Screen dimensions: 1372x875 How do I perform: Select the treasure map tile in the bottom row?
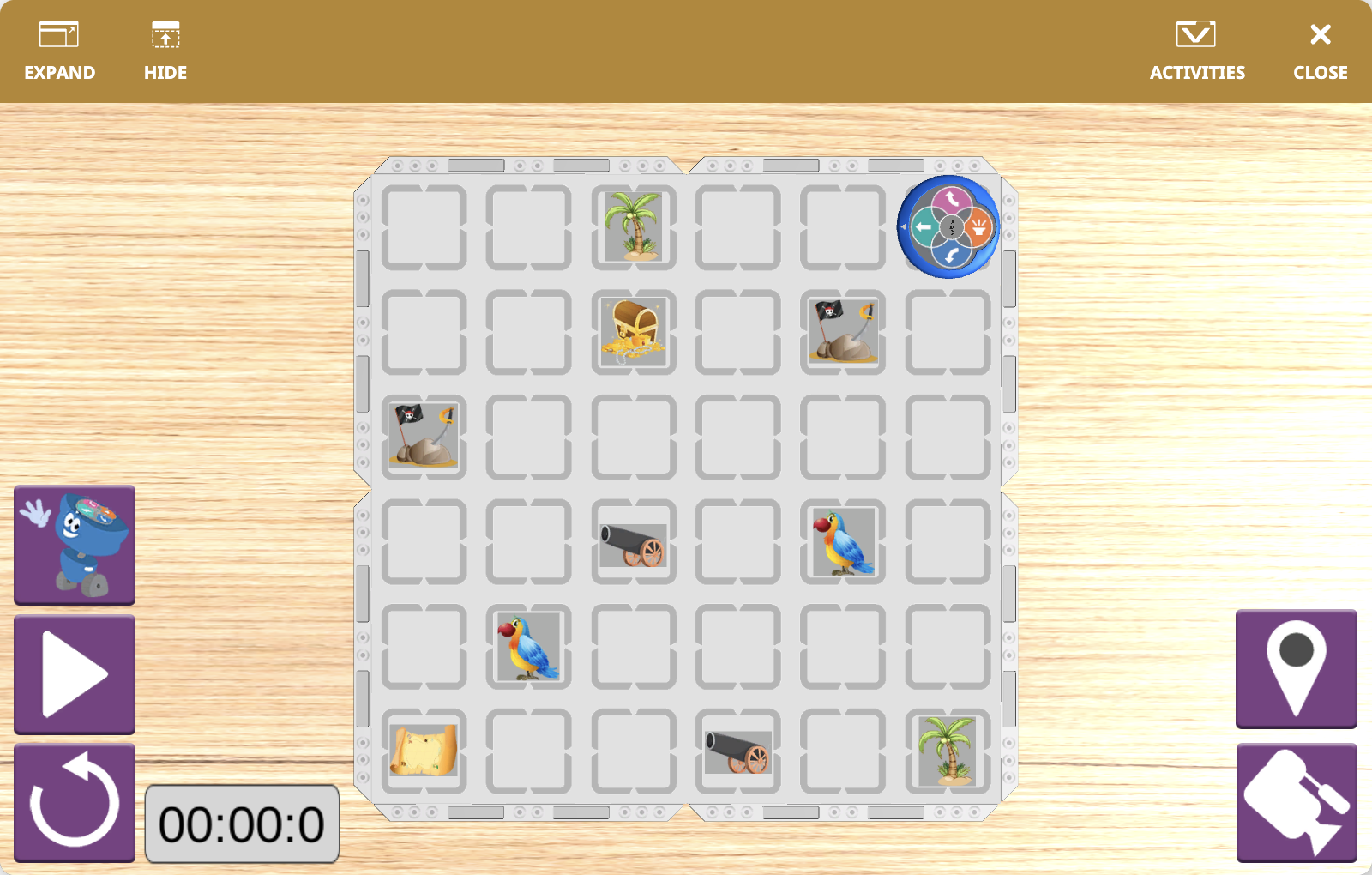424,751
